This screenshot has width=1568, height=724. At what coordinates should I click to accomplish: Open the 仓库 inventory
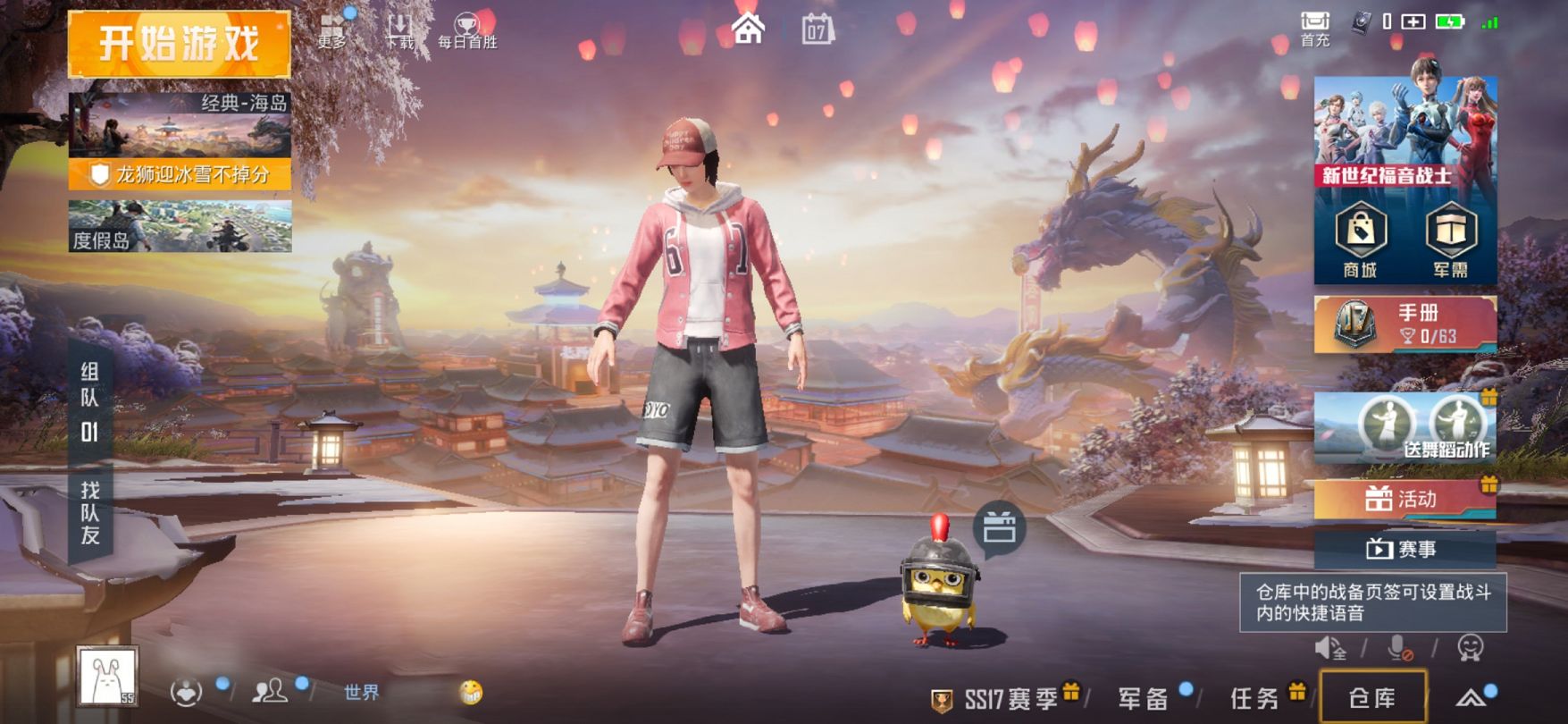click(1372, 697)
